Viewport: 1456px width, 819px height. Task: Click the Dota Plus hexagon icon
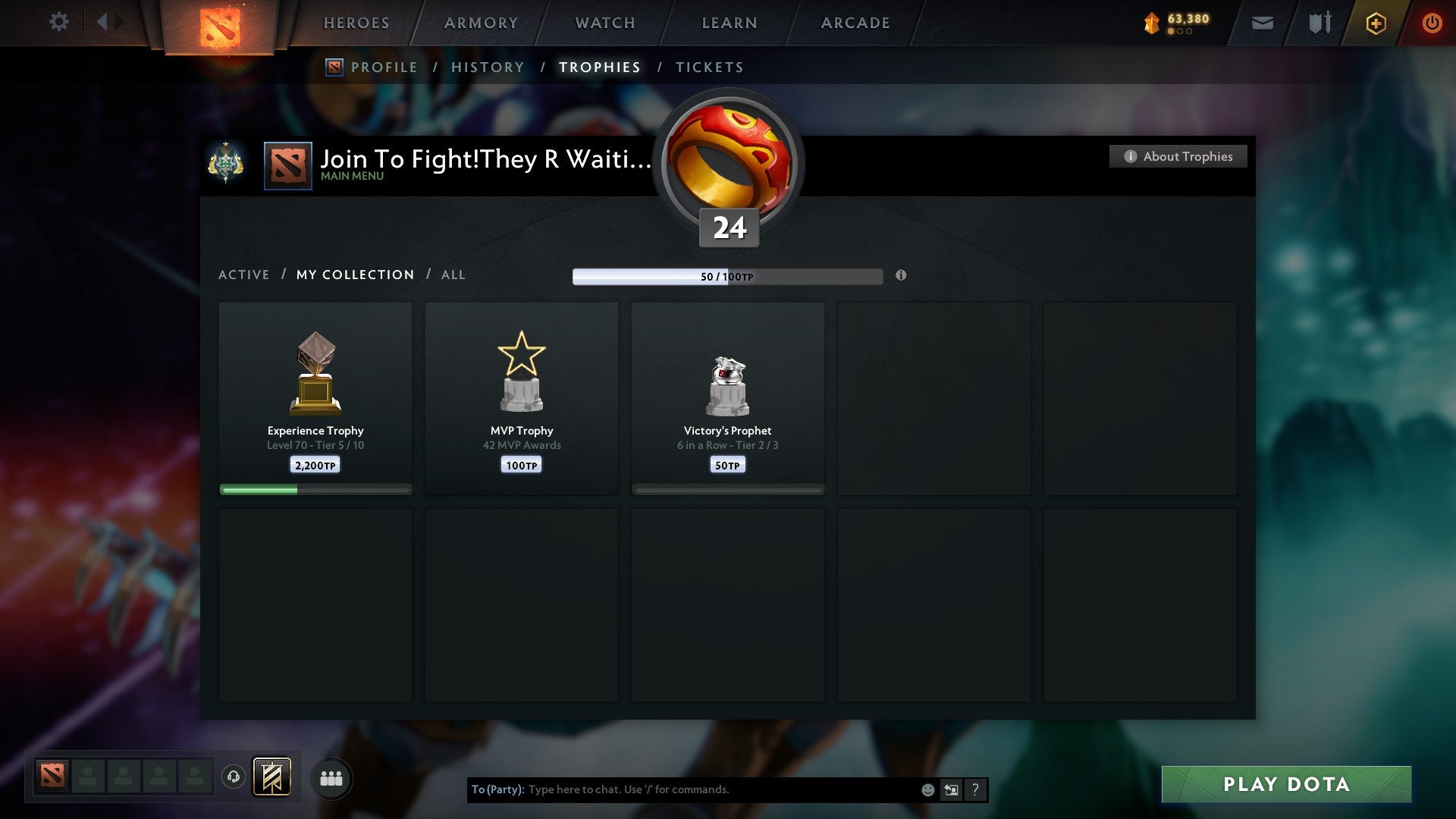pyautogui.click(x=1375, y=23)
